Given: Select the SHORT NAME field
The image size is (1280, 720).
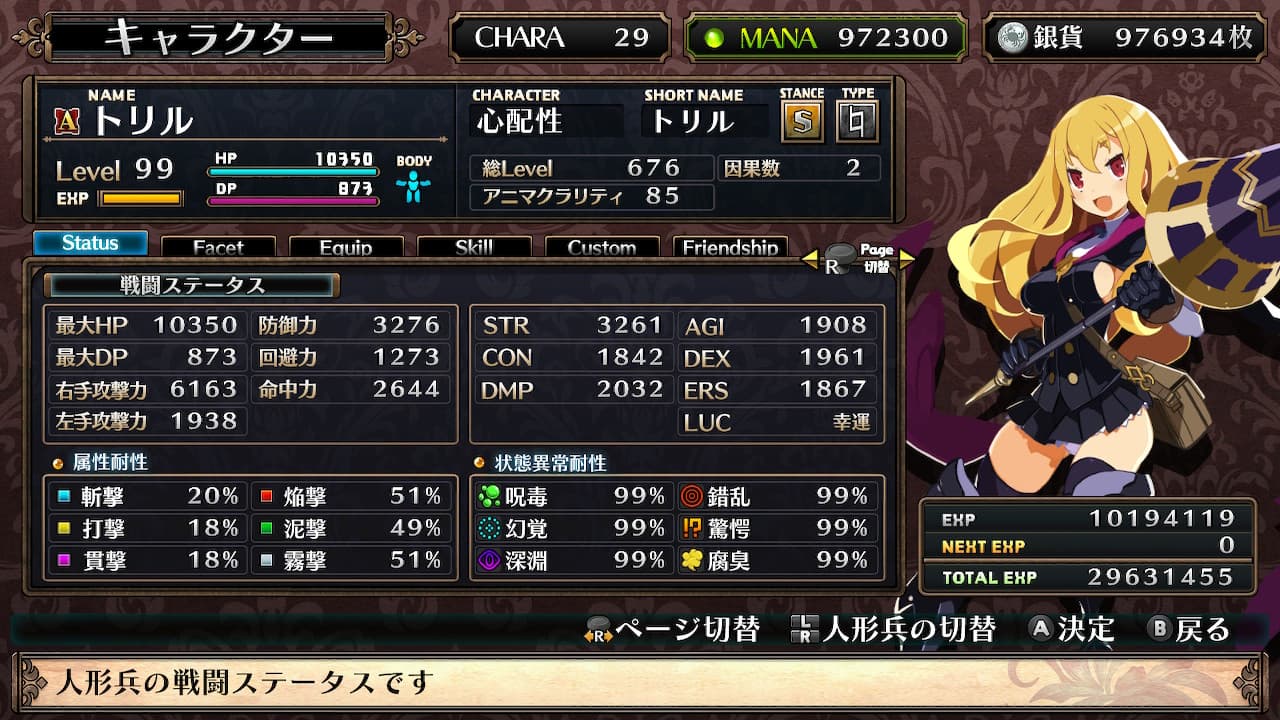Looking at the screenshot, I should coord(705,122).
